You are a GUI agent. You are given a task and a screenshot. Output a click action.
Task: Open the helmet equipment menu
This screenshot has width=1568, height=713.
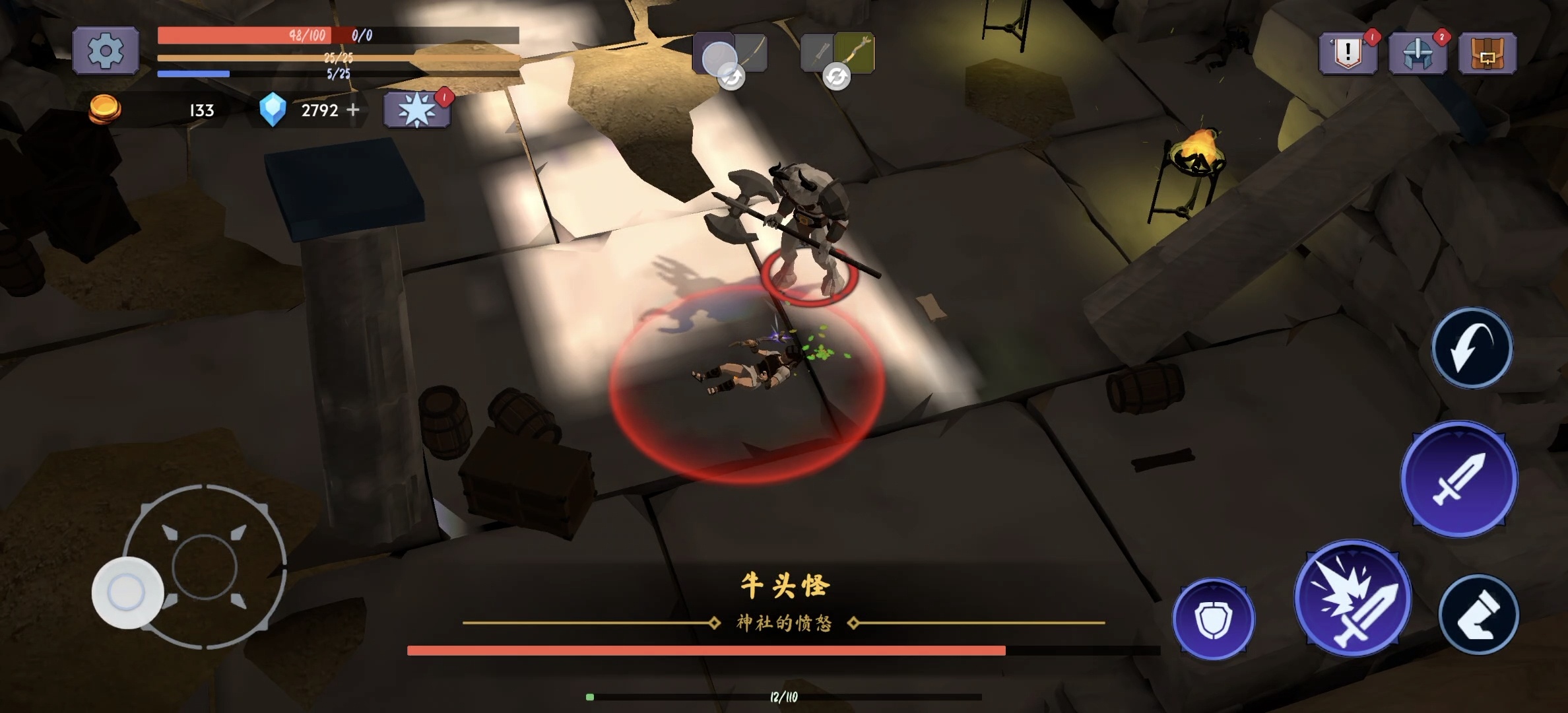(1419, 54)
